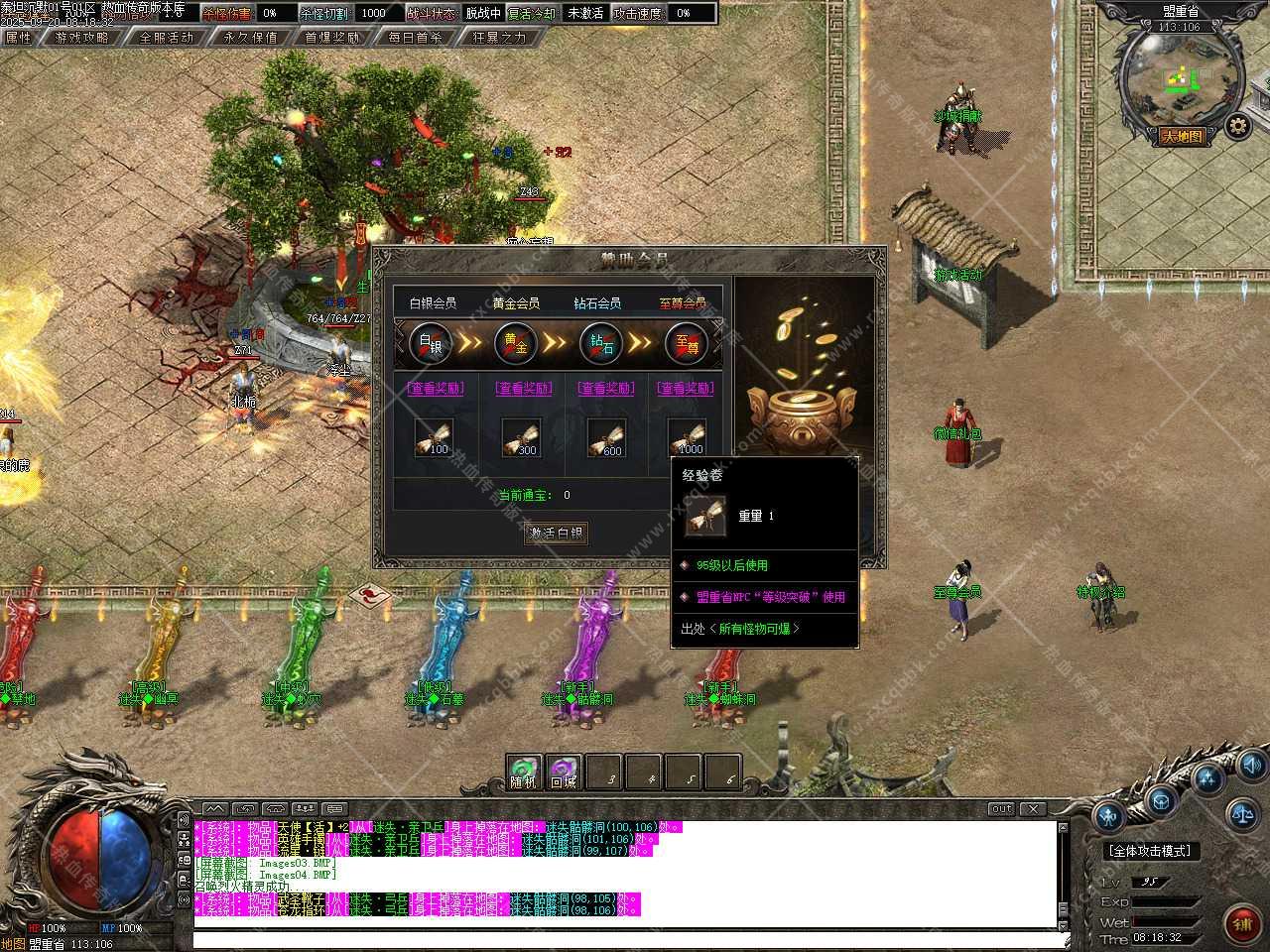The width and height of the screenshot is (1270, 952).
Task: Click the 激活白银 activate silver button
Action: (556, 533)
